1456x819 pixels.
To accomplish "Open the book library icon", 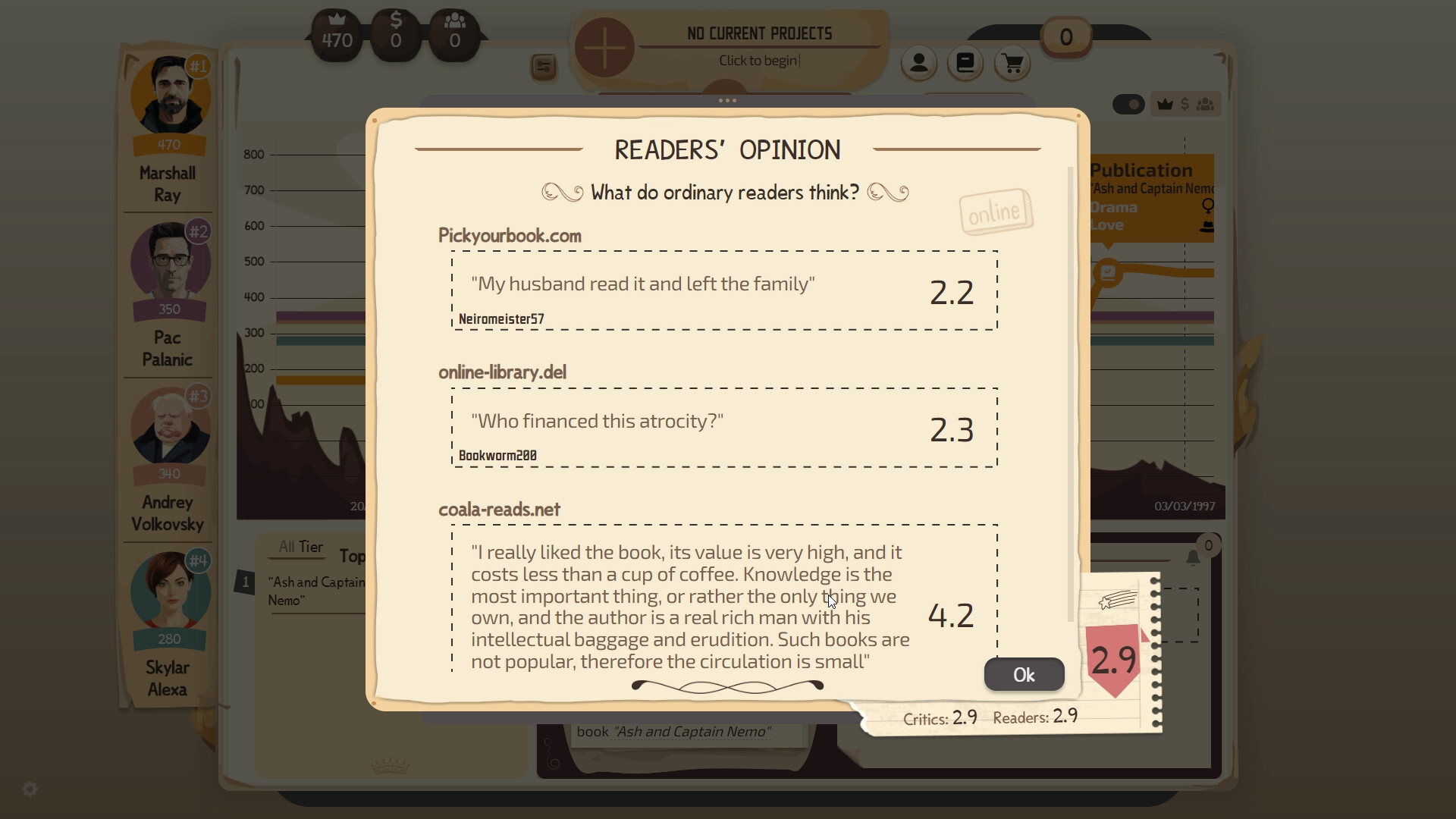I will [x=965, y=64].
